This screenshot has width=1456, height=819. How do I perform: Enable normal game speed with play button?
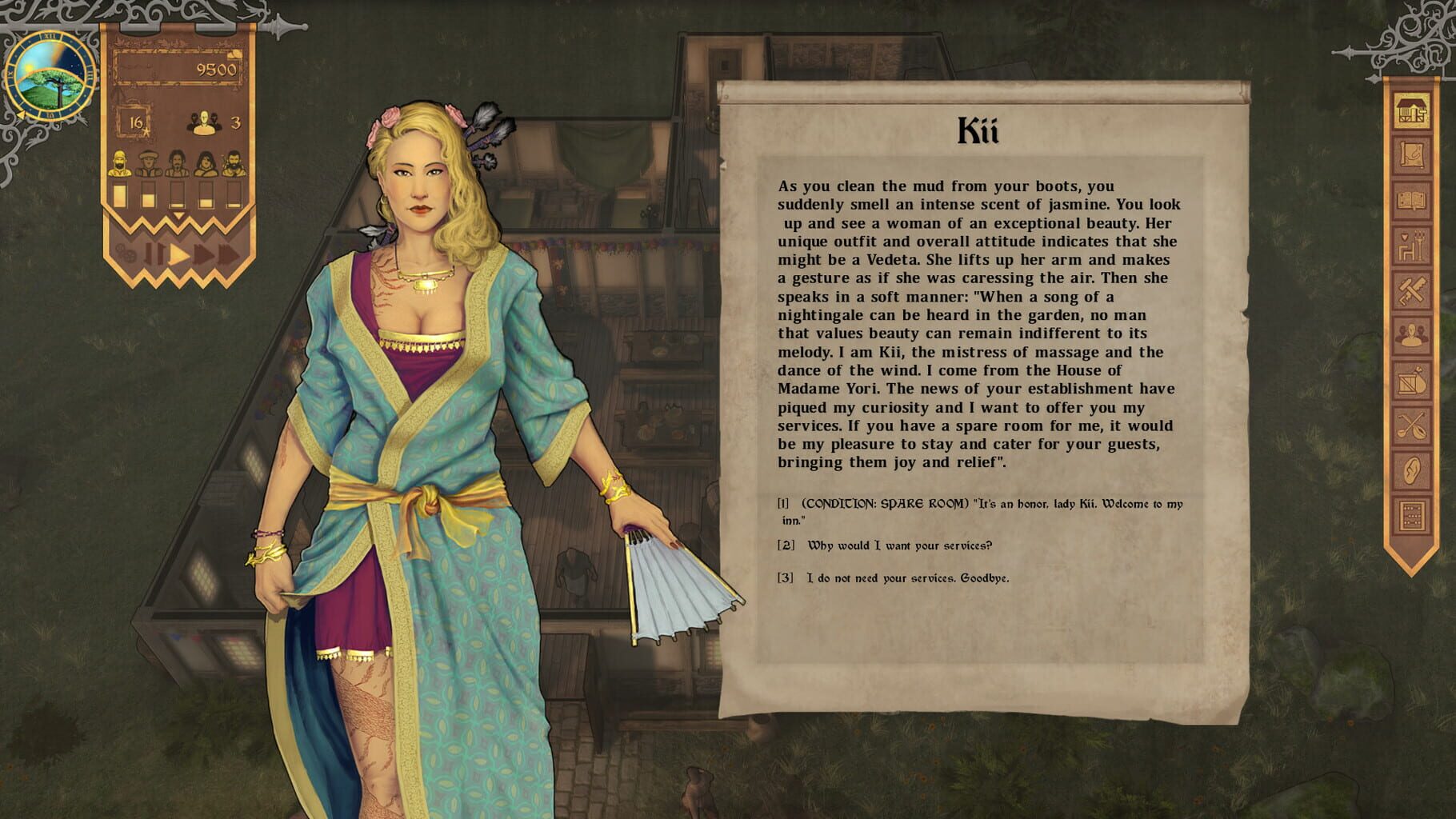(x=178, y=254)
